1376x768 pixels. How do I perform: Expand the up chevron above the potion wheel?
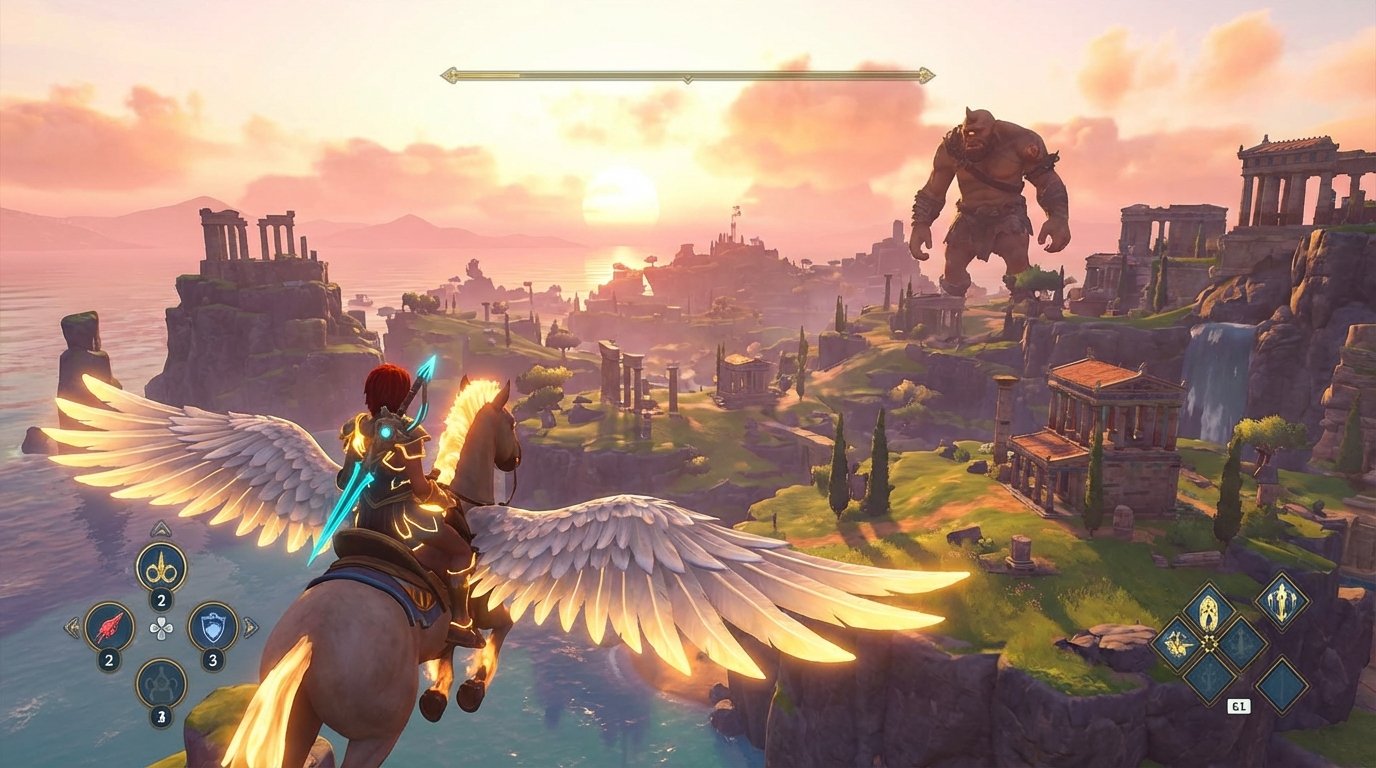click(x=161, y=528)
